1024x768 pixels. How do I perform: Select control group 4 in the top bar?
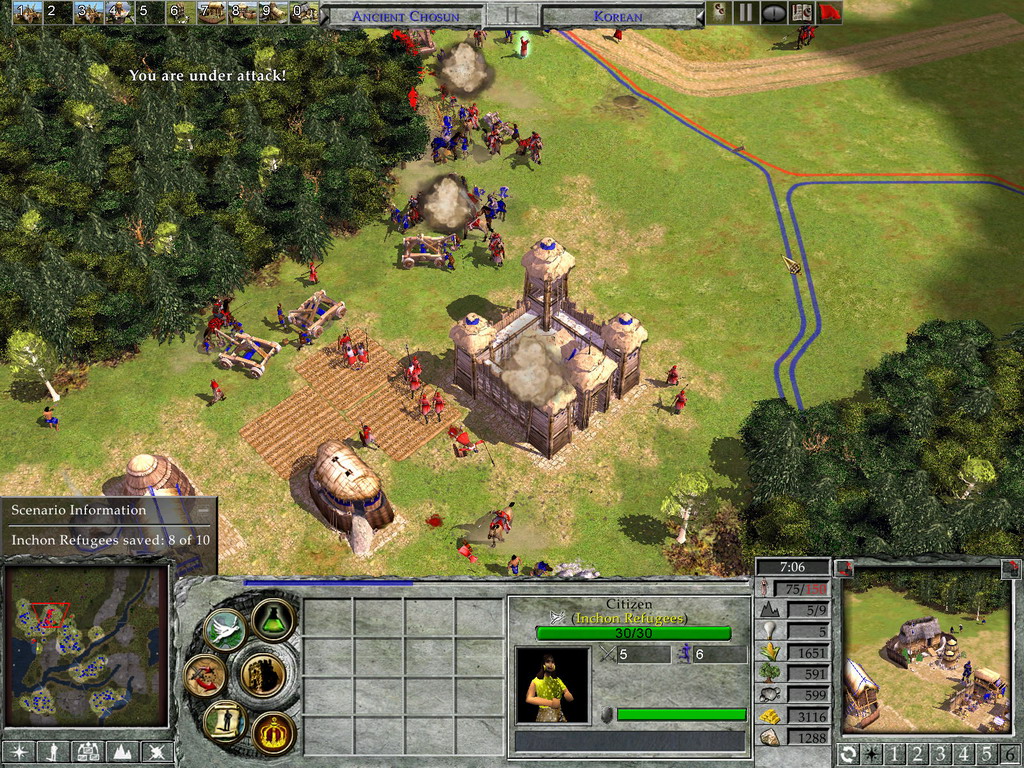coord(120,12)
